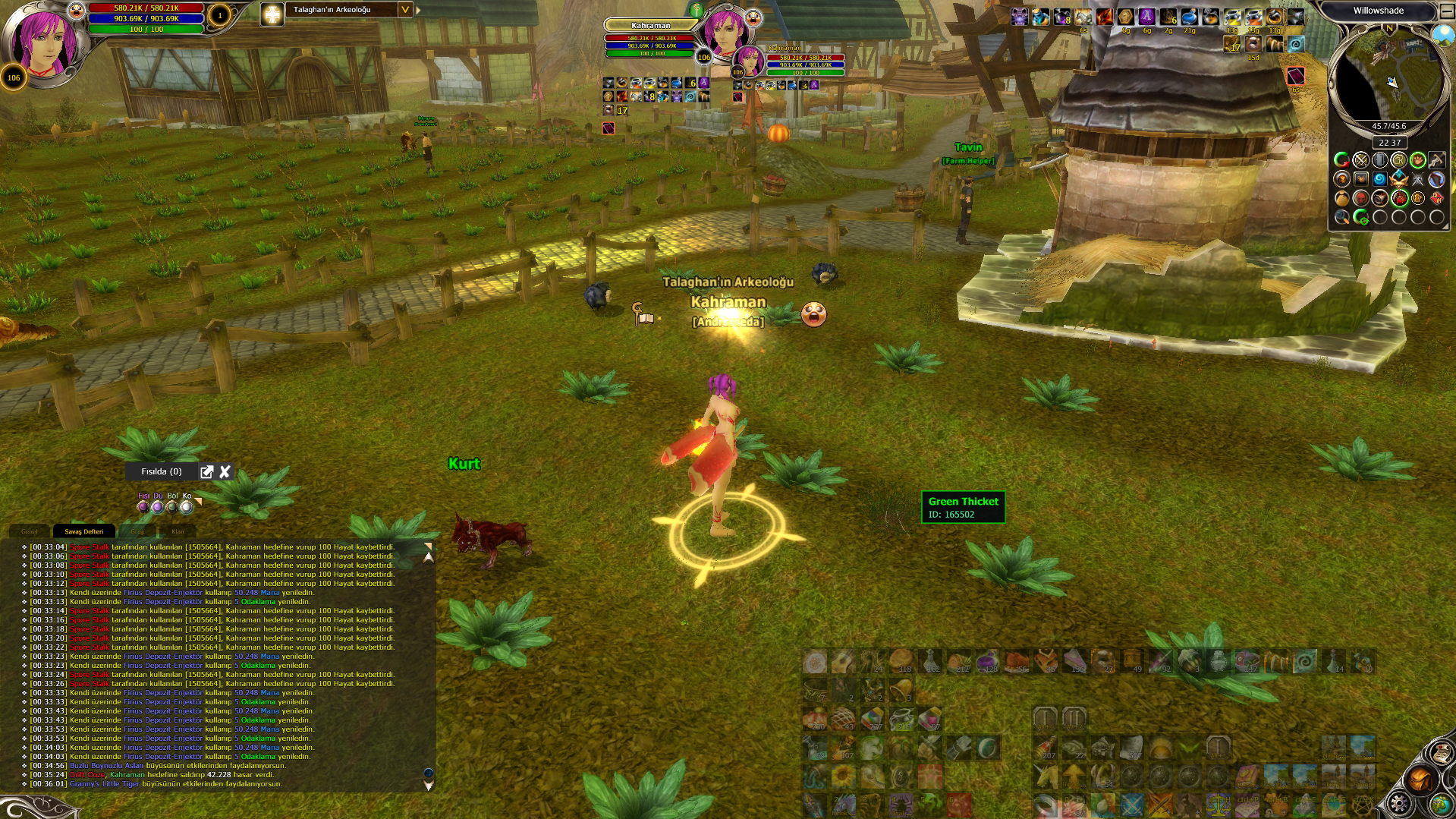The image size is (1456, 819).
Task: Open the gear settings menu button
Action: (x=1400, y=804)
